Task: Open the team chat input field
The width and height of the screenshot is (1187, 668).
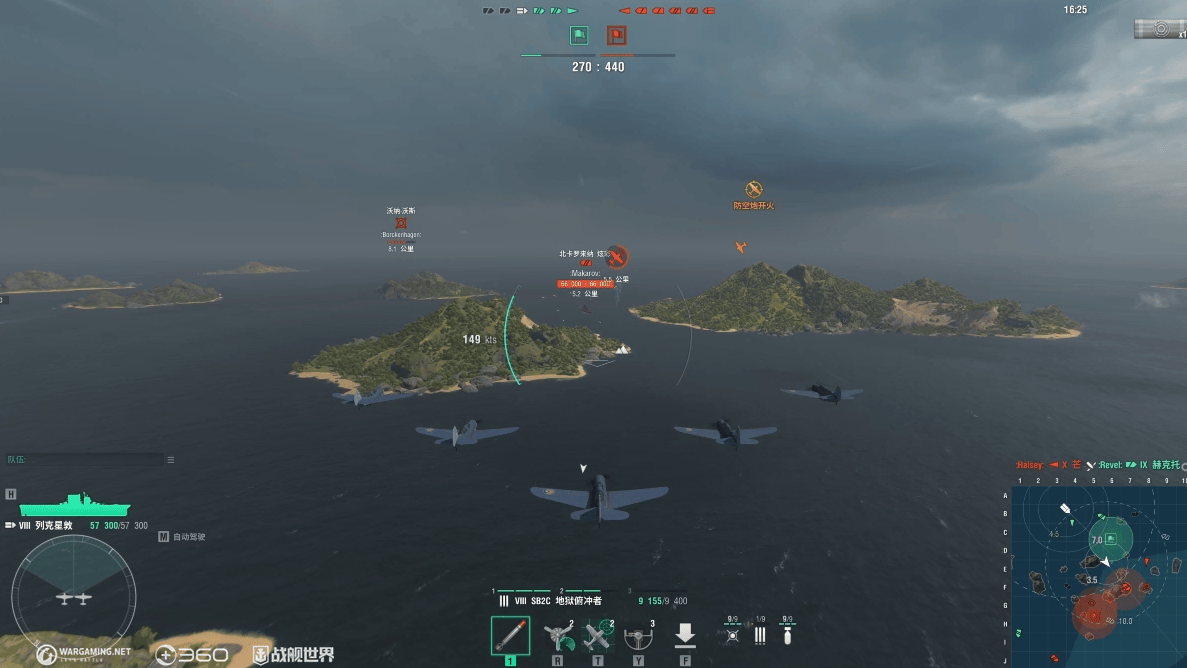Action: pos(84,460)
